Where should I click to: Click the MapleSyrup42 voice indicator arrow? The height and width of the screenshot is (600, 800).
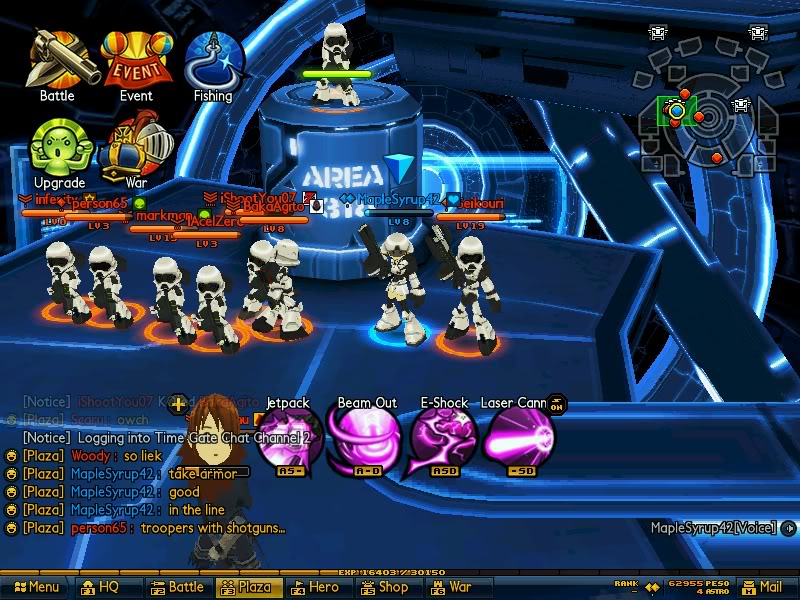791,528
